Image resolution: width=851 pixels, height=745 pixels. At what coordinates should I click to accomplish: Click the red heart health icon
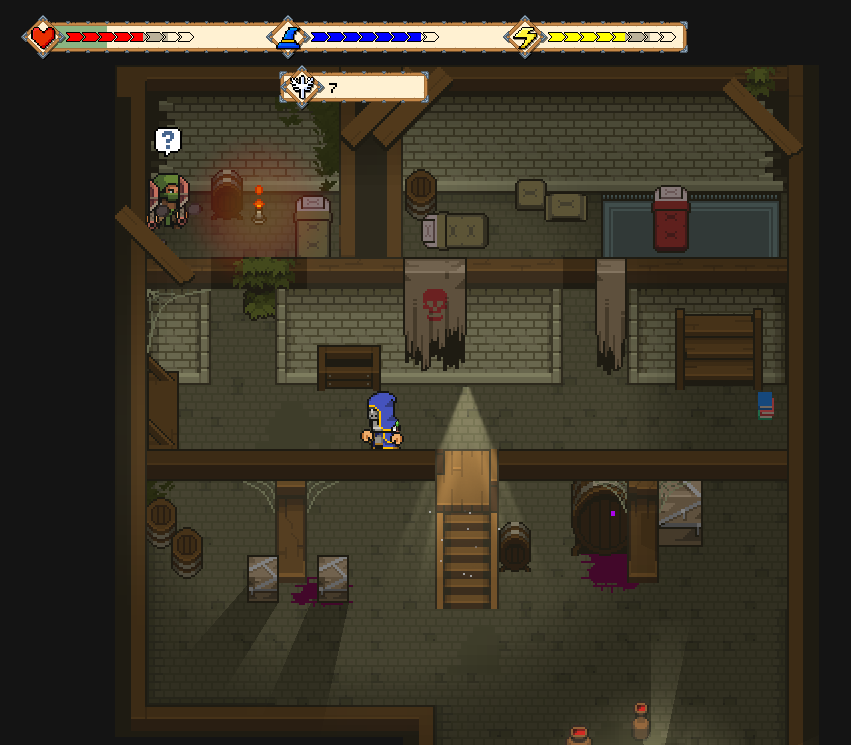[42, 37]
